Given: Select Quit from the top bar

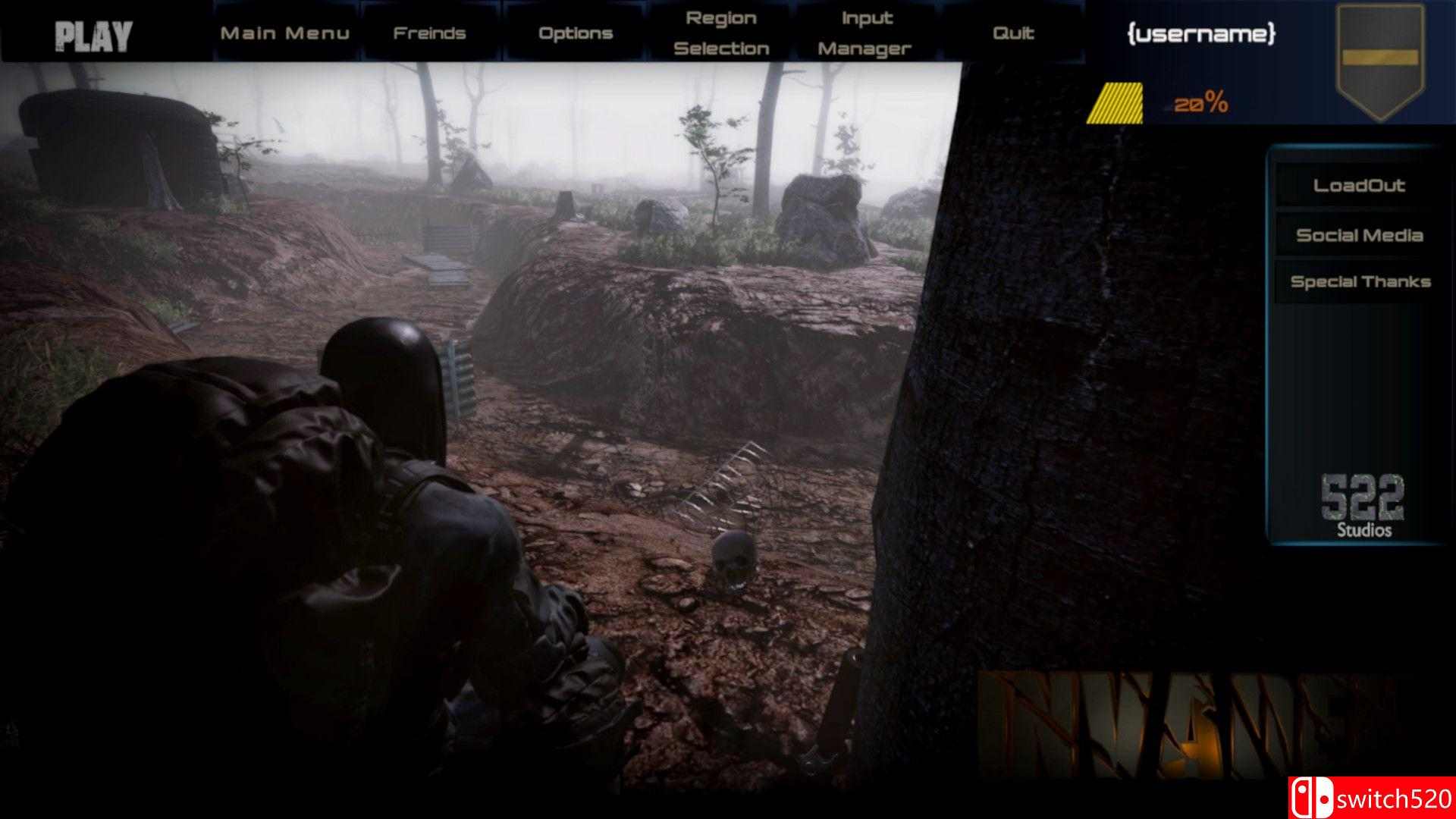Looking at the screenshot, I should click(1014, 33).
